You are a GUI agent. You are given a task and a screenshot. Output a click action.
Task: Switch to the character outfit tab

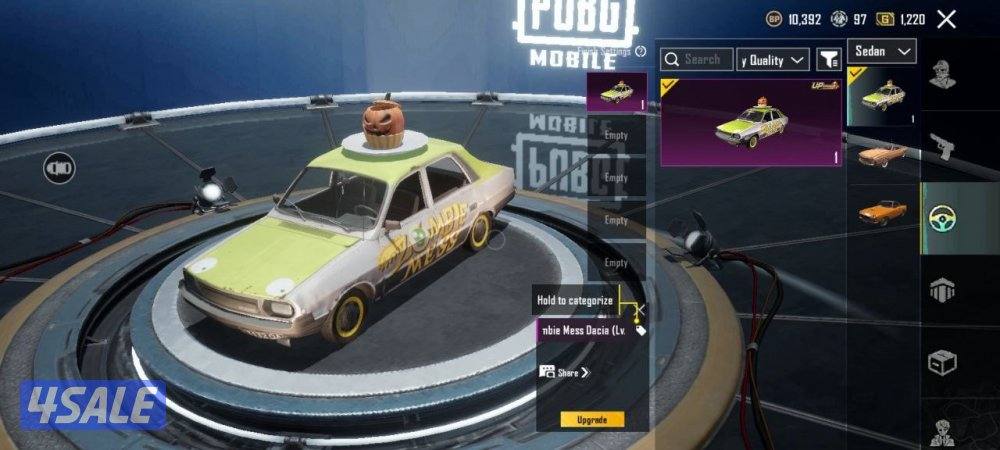(x=941, y=75)
